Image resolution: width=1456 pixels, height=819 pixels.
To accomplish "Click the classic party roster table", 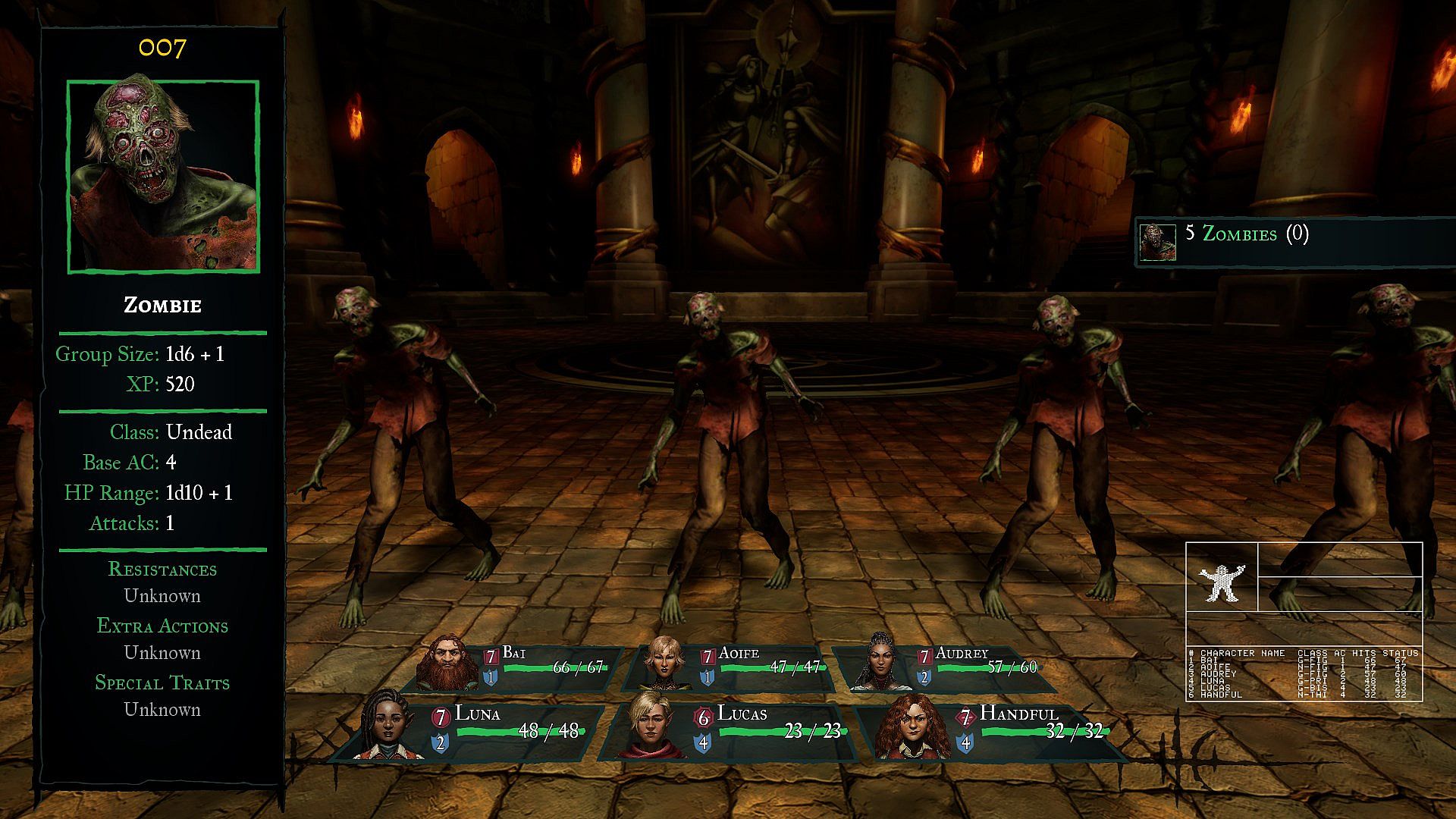I will pyautogui.click(x=1304, y=673).
